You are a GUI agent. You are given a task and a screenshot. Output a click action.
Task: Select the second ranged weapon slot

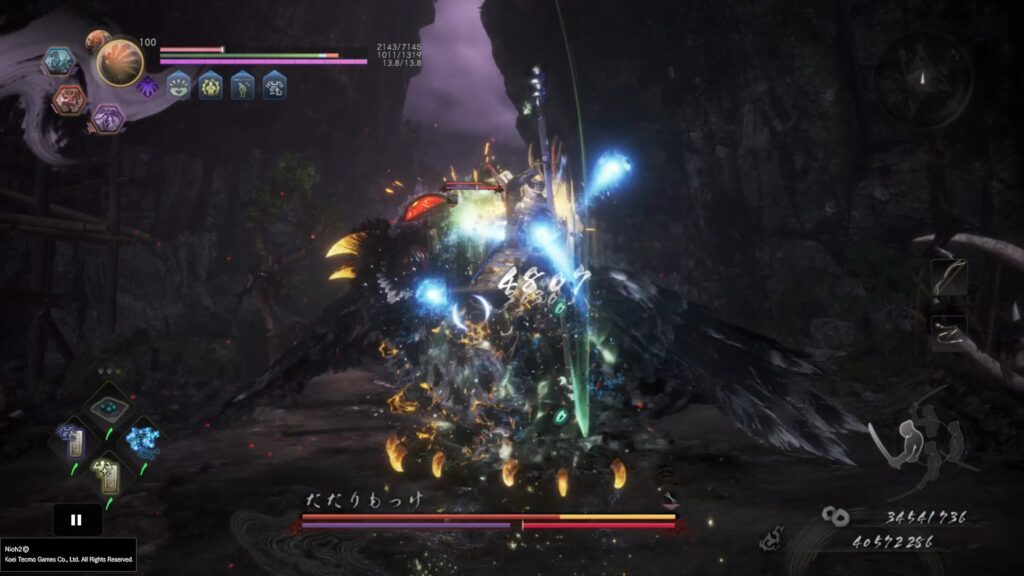point(949,333)
